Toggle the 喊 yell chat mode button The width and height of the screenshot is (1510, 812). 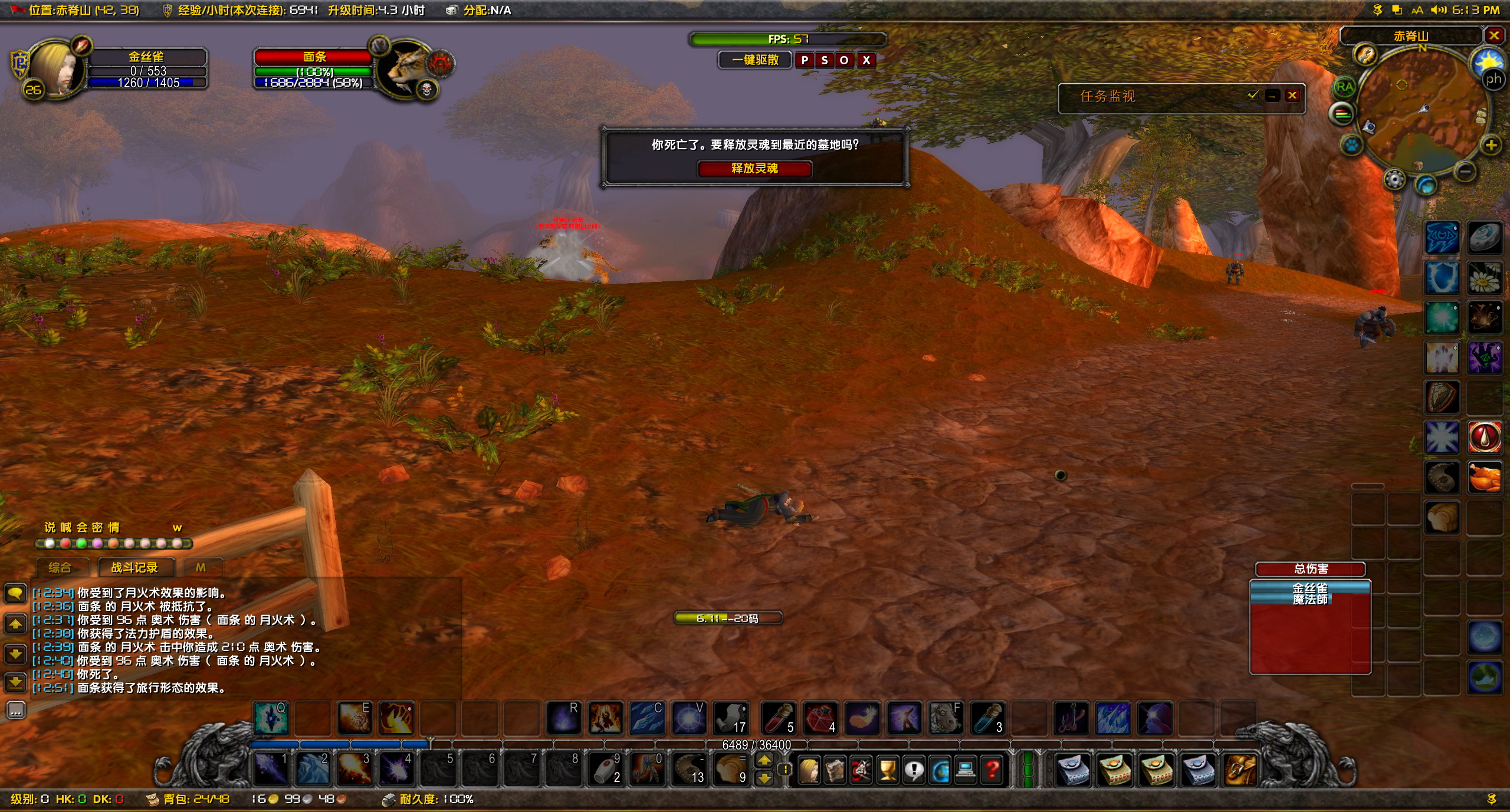click(x=67, y=527)
